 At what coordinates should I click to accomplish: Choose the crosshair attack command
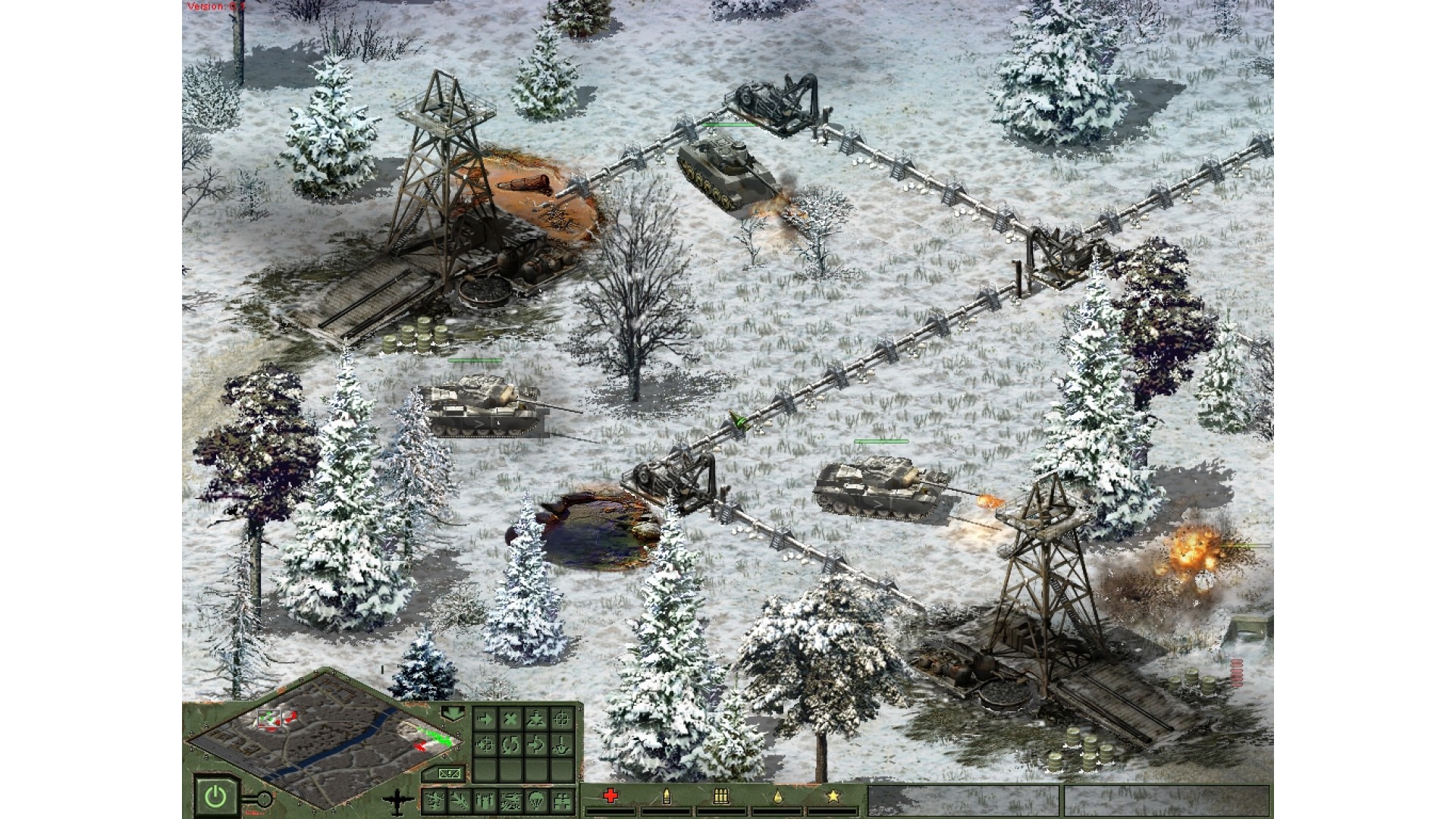(x=562, y=719)
